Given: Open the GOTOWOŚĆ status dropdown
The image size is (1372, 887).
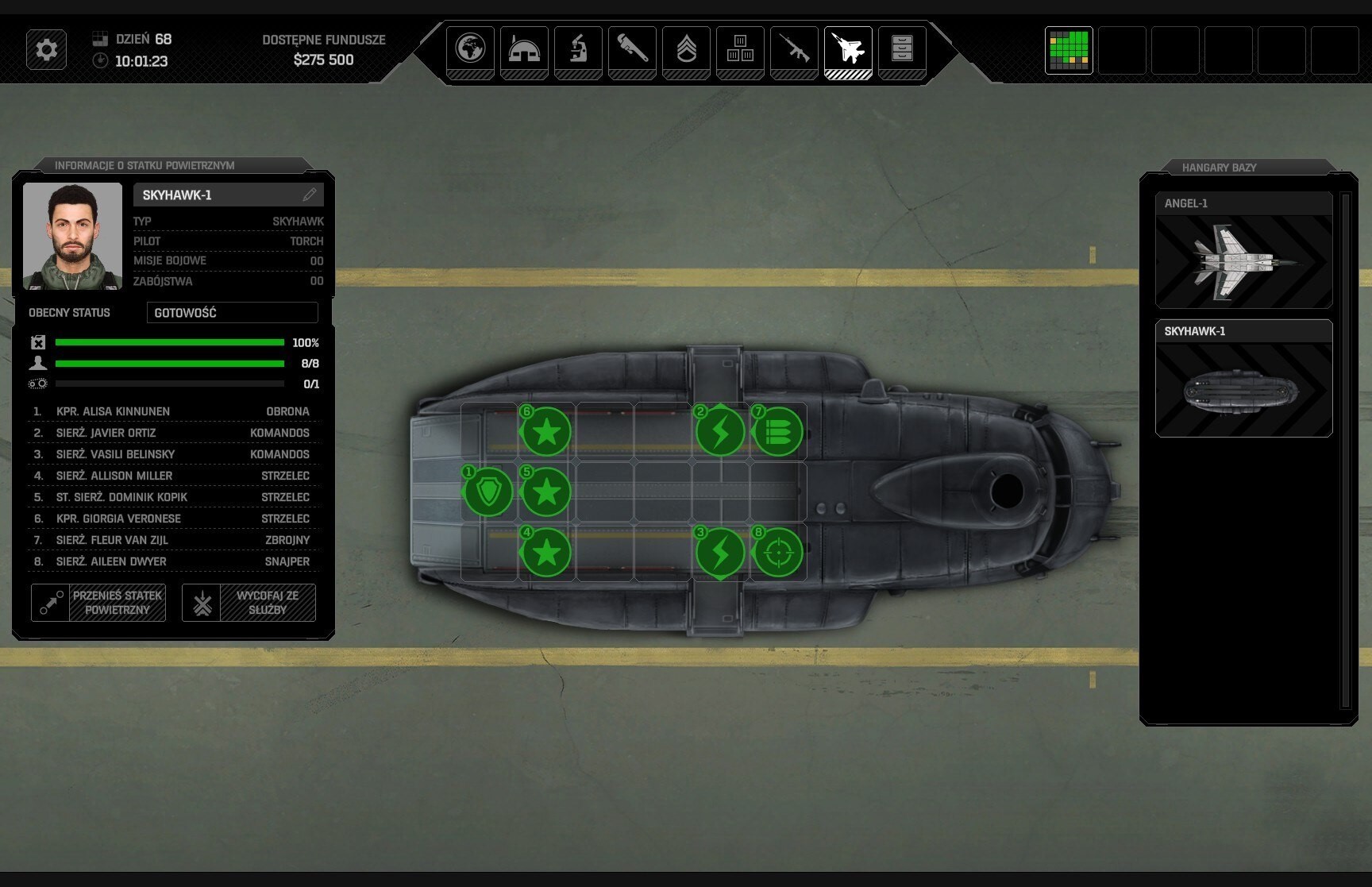Looking at the screenshot, I should [232, 313].
